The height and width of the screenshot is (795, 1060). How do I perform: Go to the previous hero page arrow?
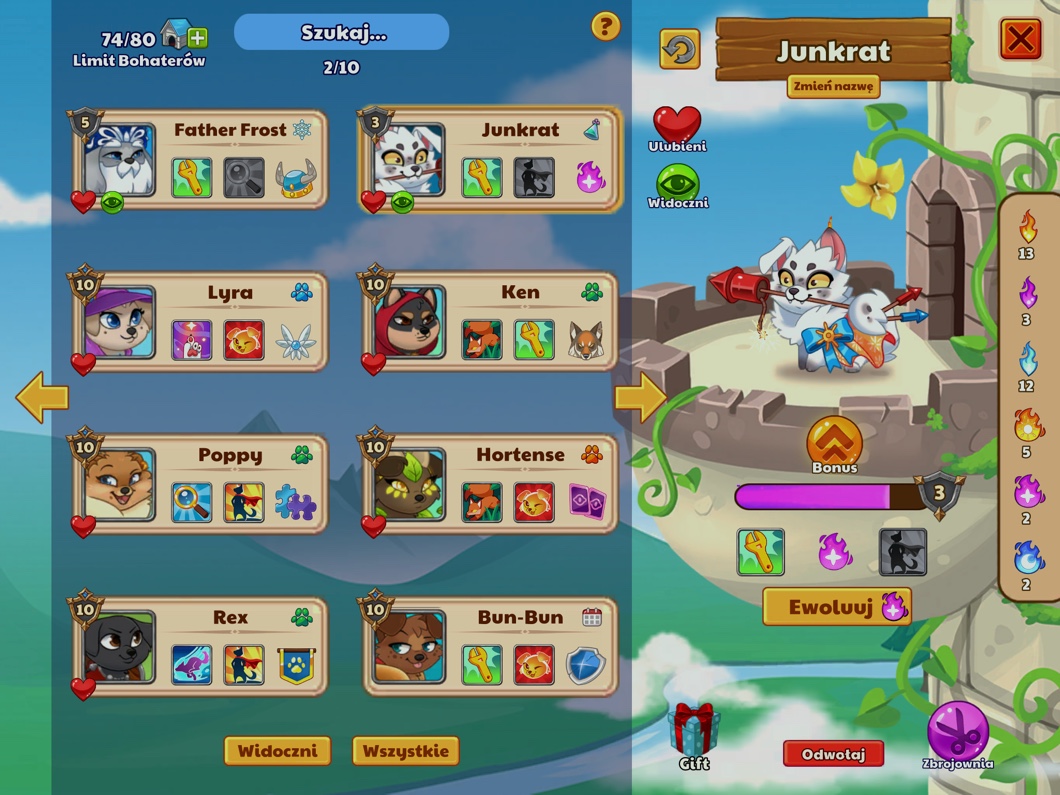42,397
